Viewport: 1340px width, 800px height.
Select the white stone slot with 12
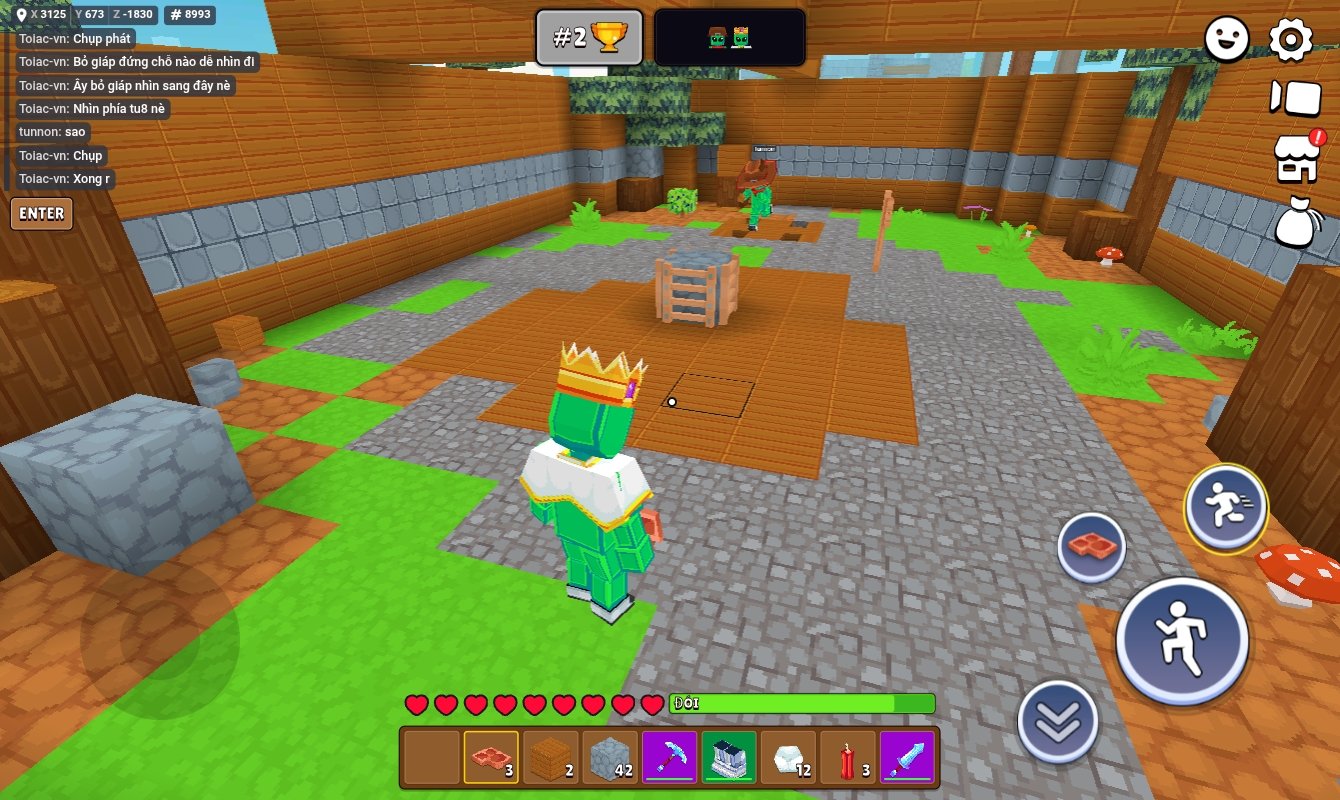pos(788,758)
